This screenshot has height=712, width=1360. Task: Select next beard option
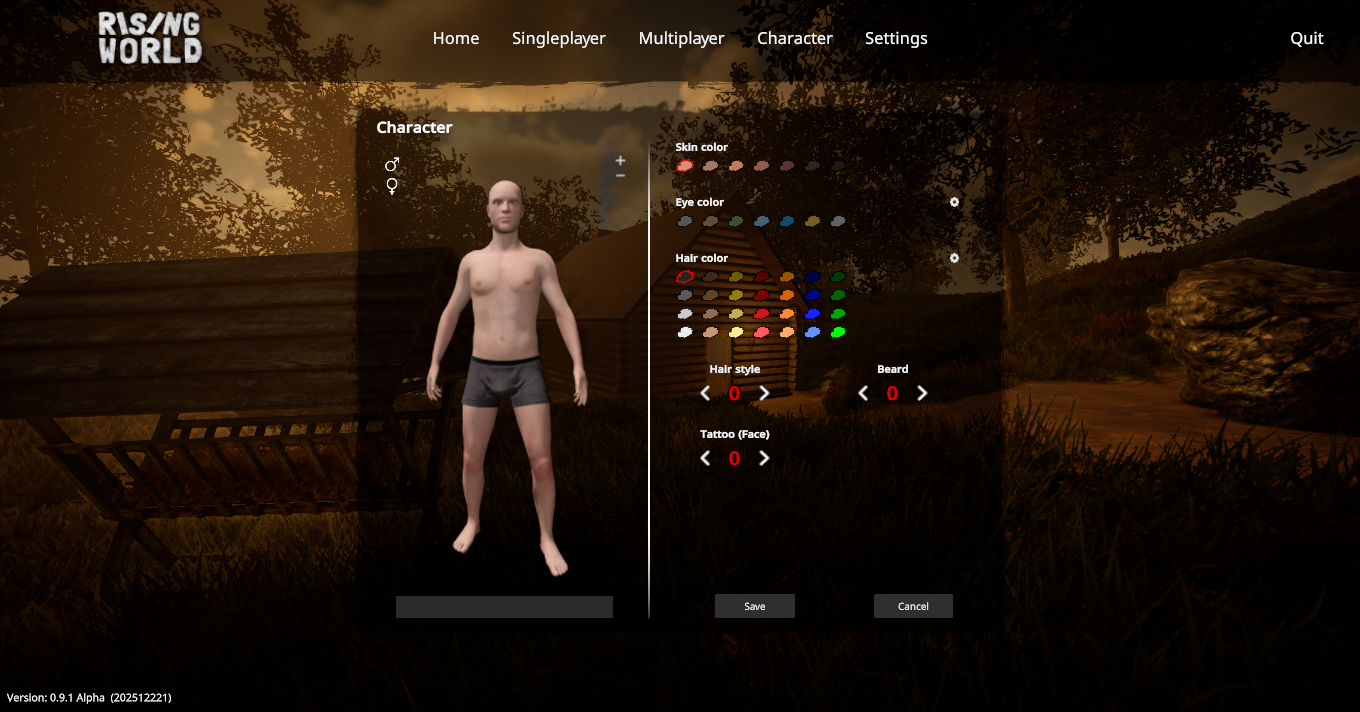coord(922,393)
